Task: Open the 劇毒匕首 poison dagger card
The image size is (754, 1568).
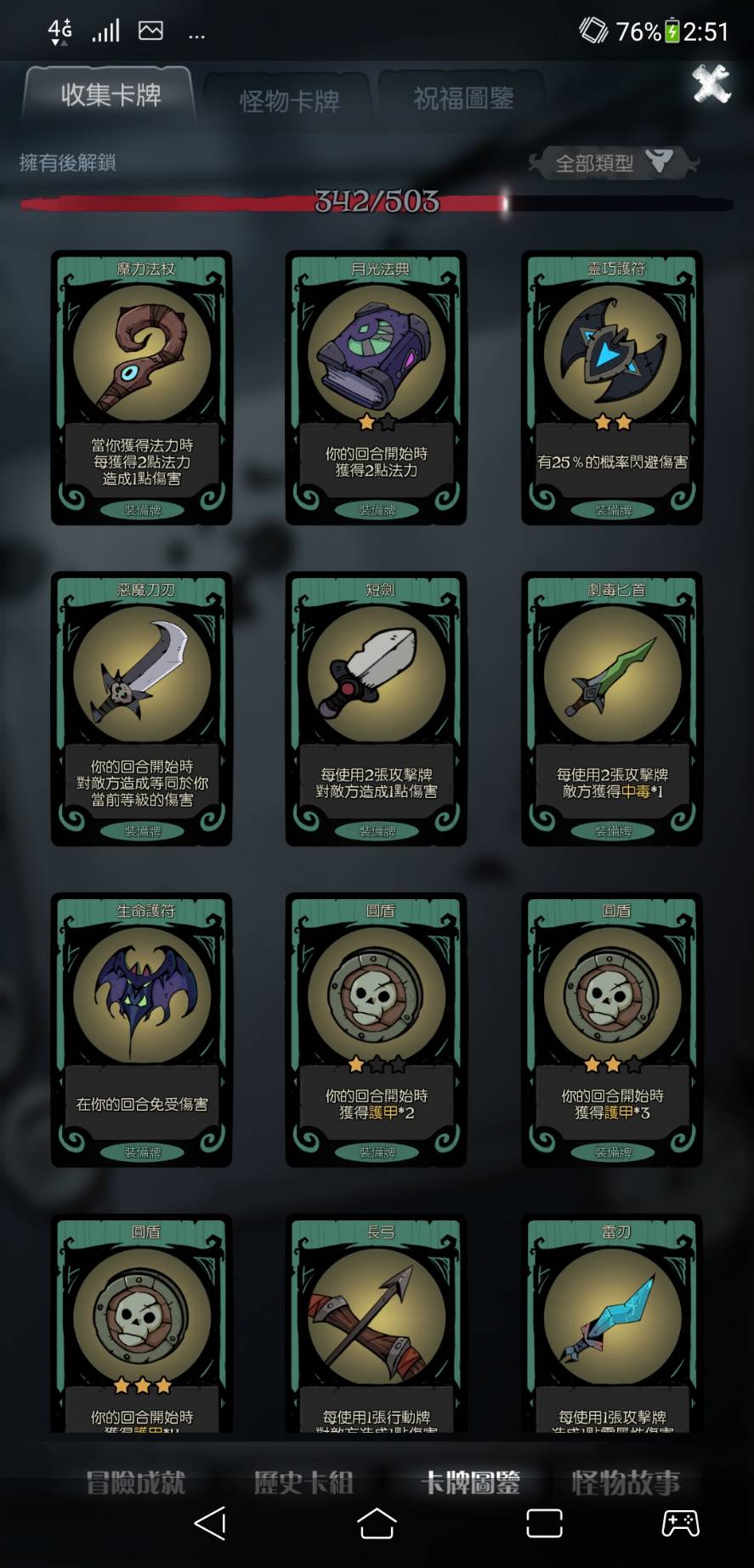Action: point(612,709)
